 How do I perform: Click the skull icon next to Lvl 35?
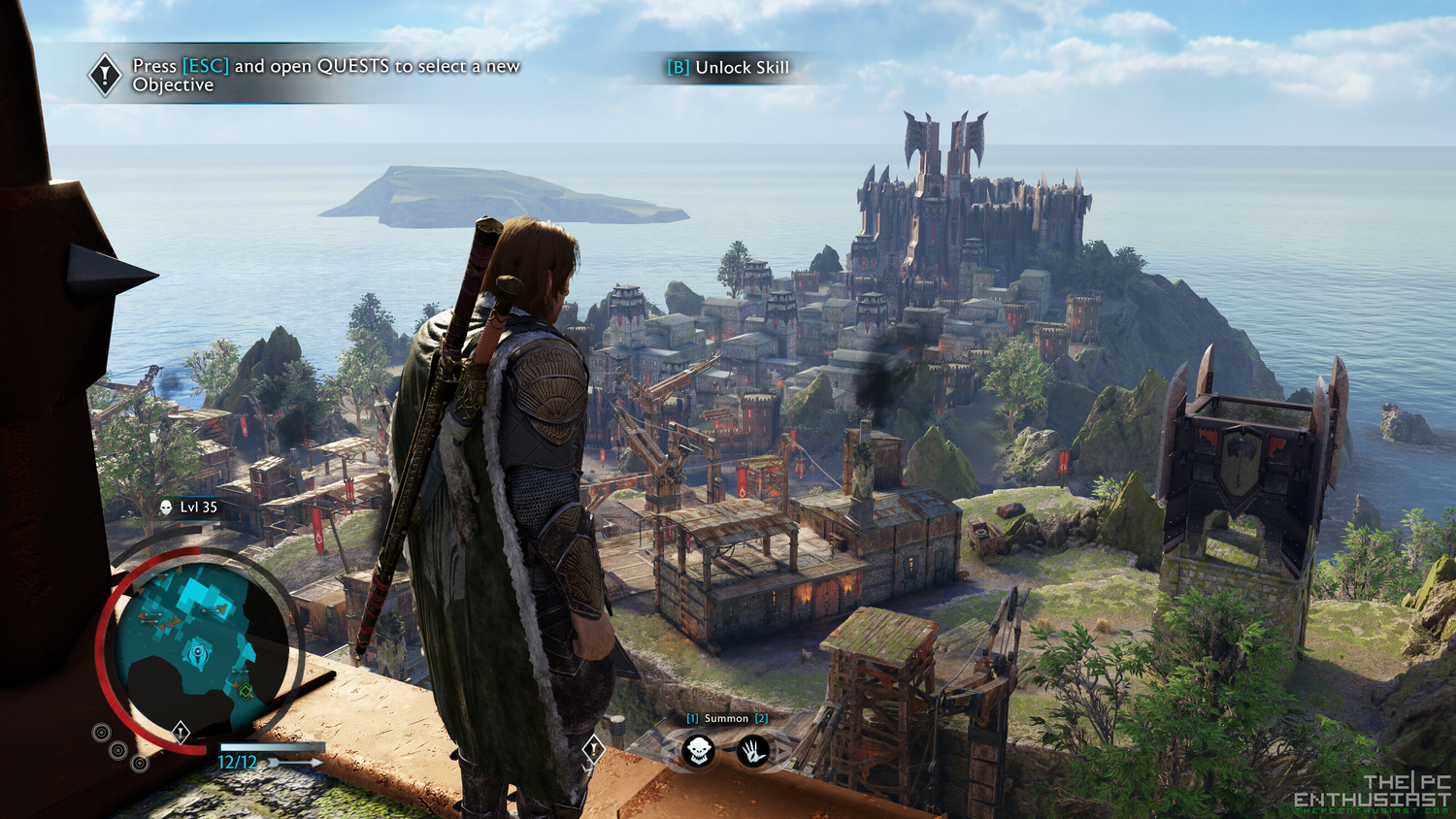tap(166, 508)
